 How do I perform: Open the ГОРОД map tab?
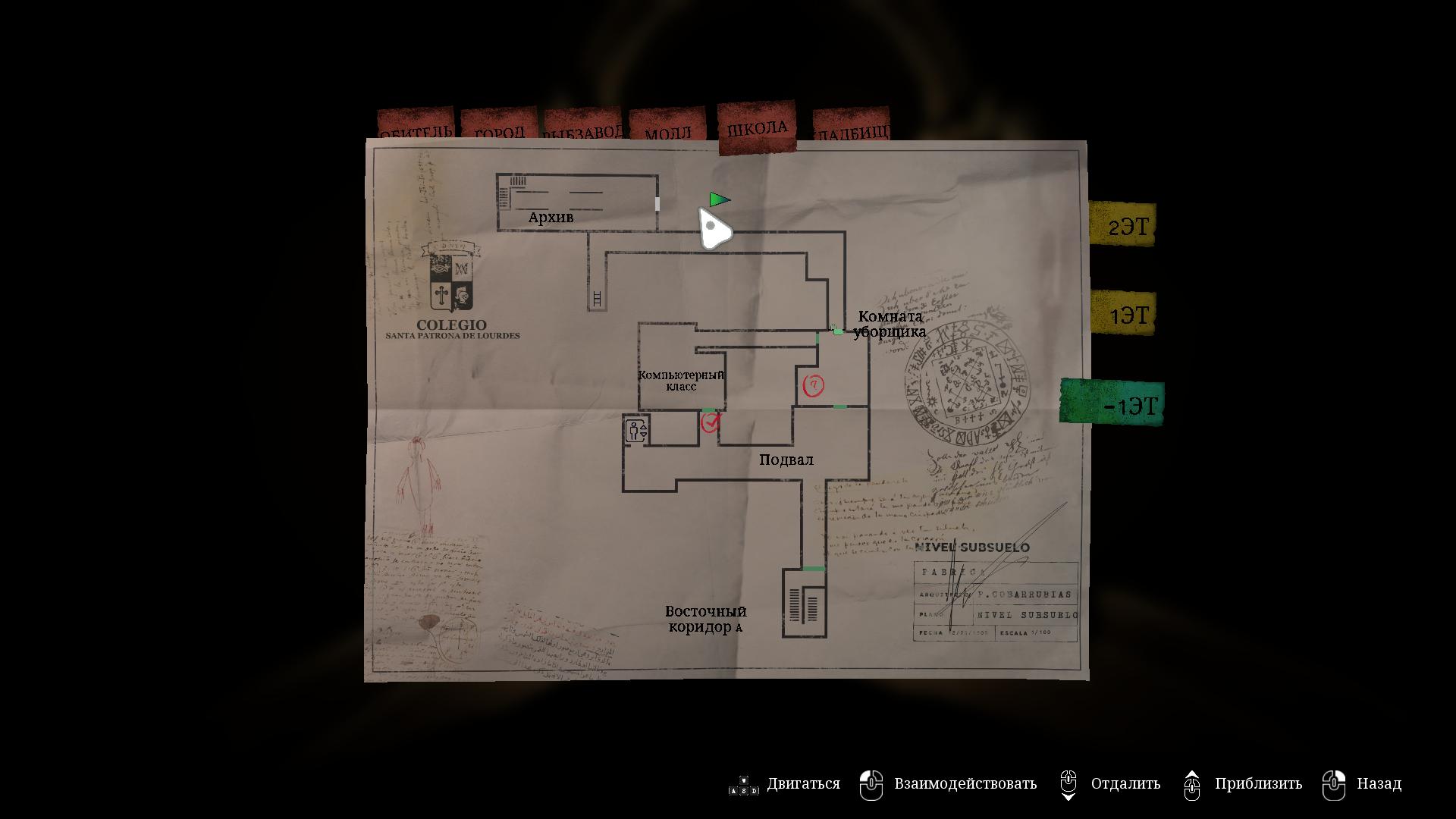click(x=500, y=127)
